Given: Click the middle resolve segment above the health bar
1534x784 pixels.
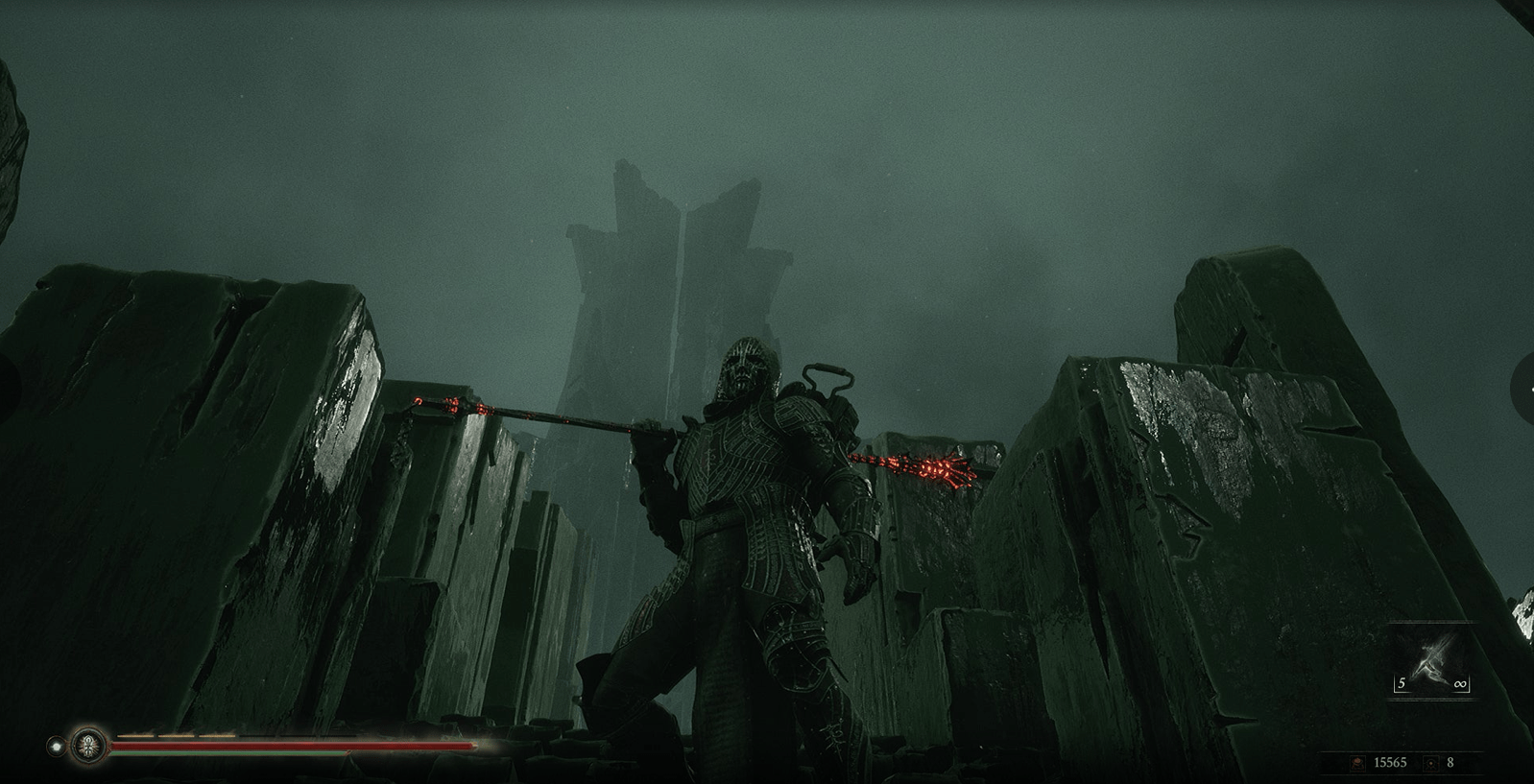Looking at the screenshot, I should [177, 736].
